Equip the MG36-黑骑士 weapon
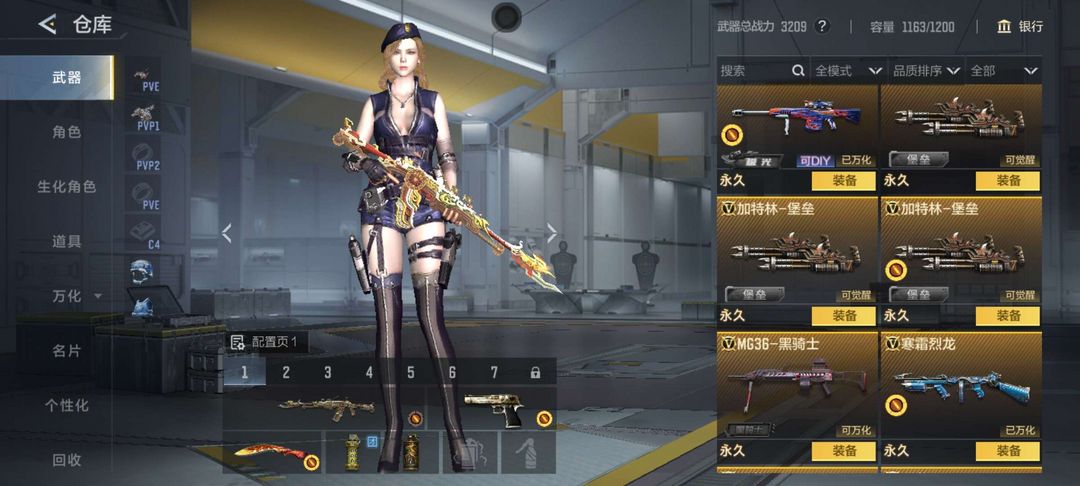 [x=844, y=451]
